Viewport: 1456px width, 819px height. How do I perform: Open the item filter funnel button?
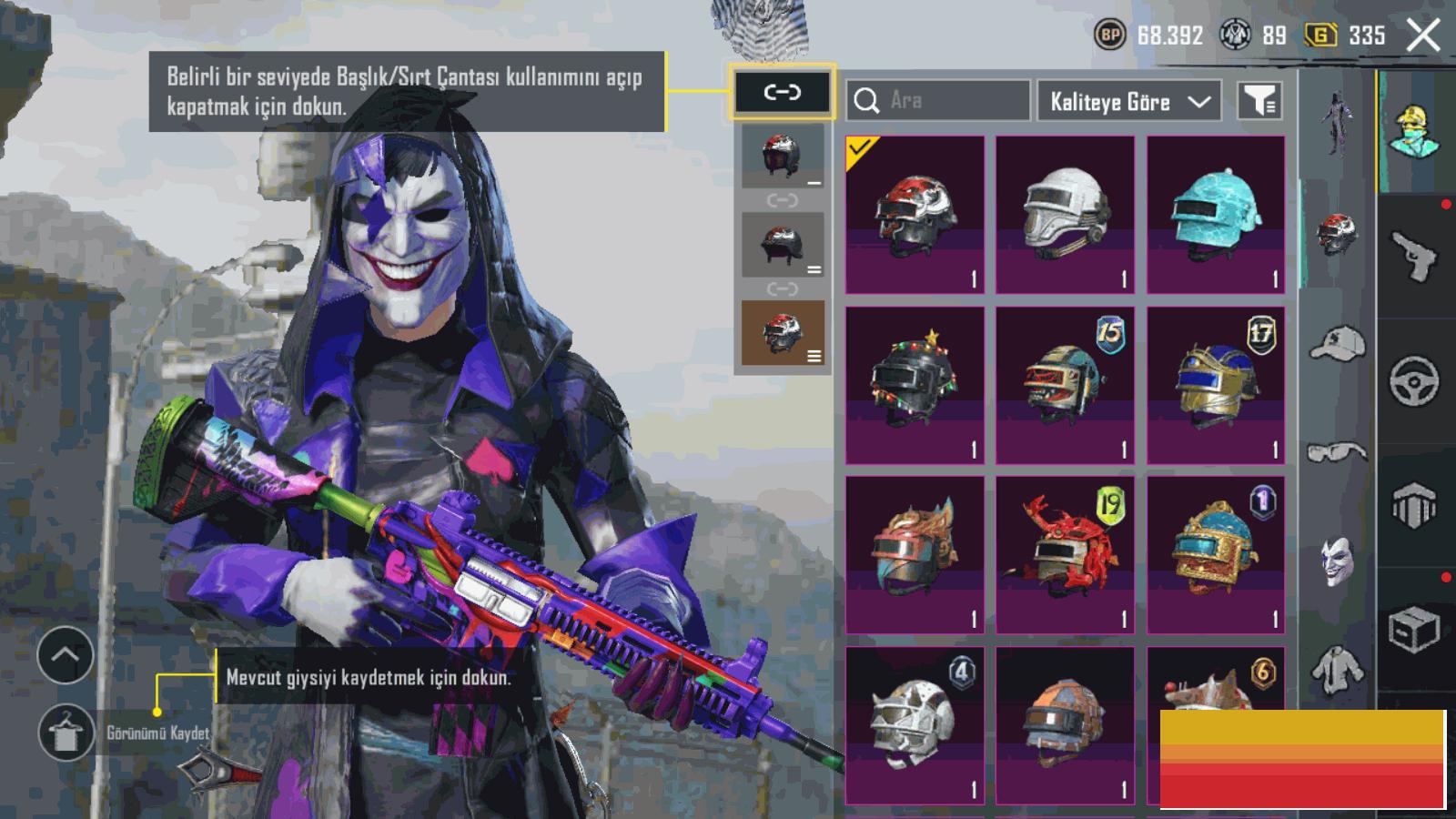[x=1260, y=101]
